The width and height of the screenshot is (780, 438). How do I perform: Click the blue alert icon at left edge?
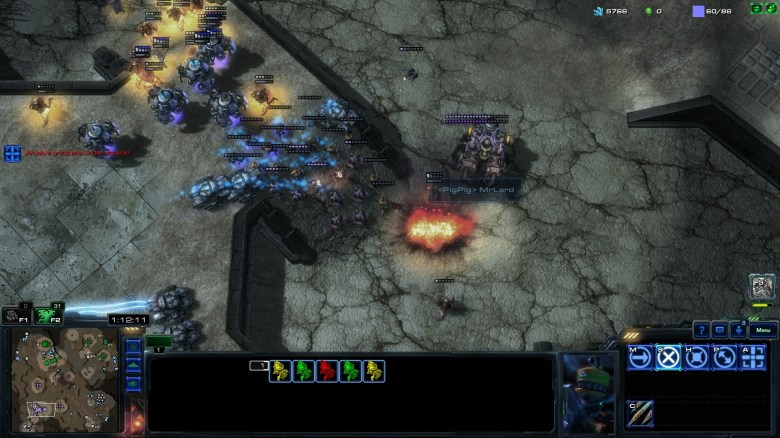tap(12, 153)
